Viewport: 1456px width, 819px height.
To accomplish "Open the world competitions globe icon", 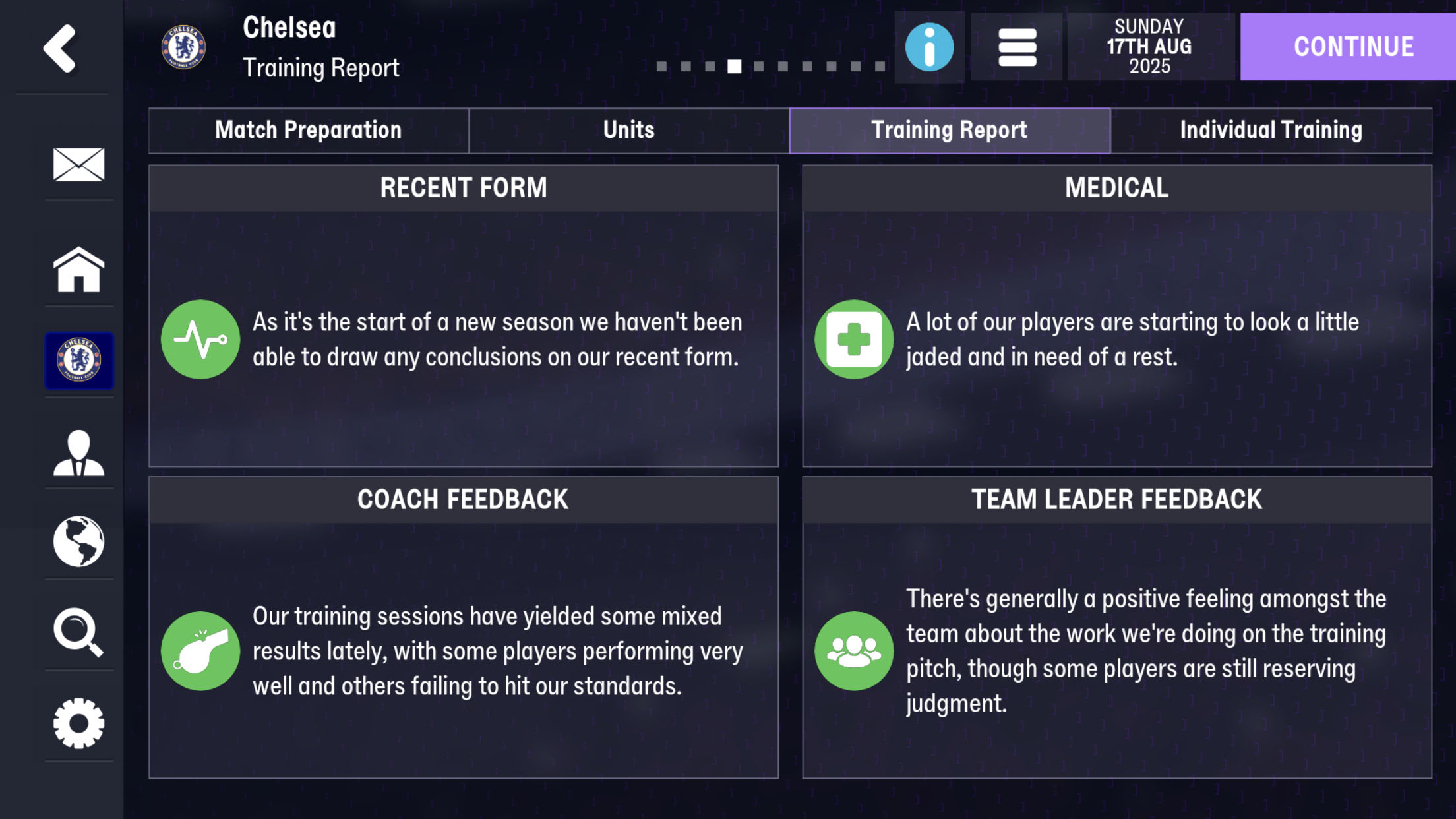I will point(78,541).
